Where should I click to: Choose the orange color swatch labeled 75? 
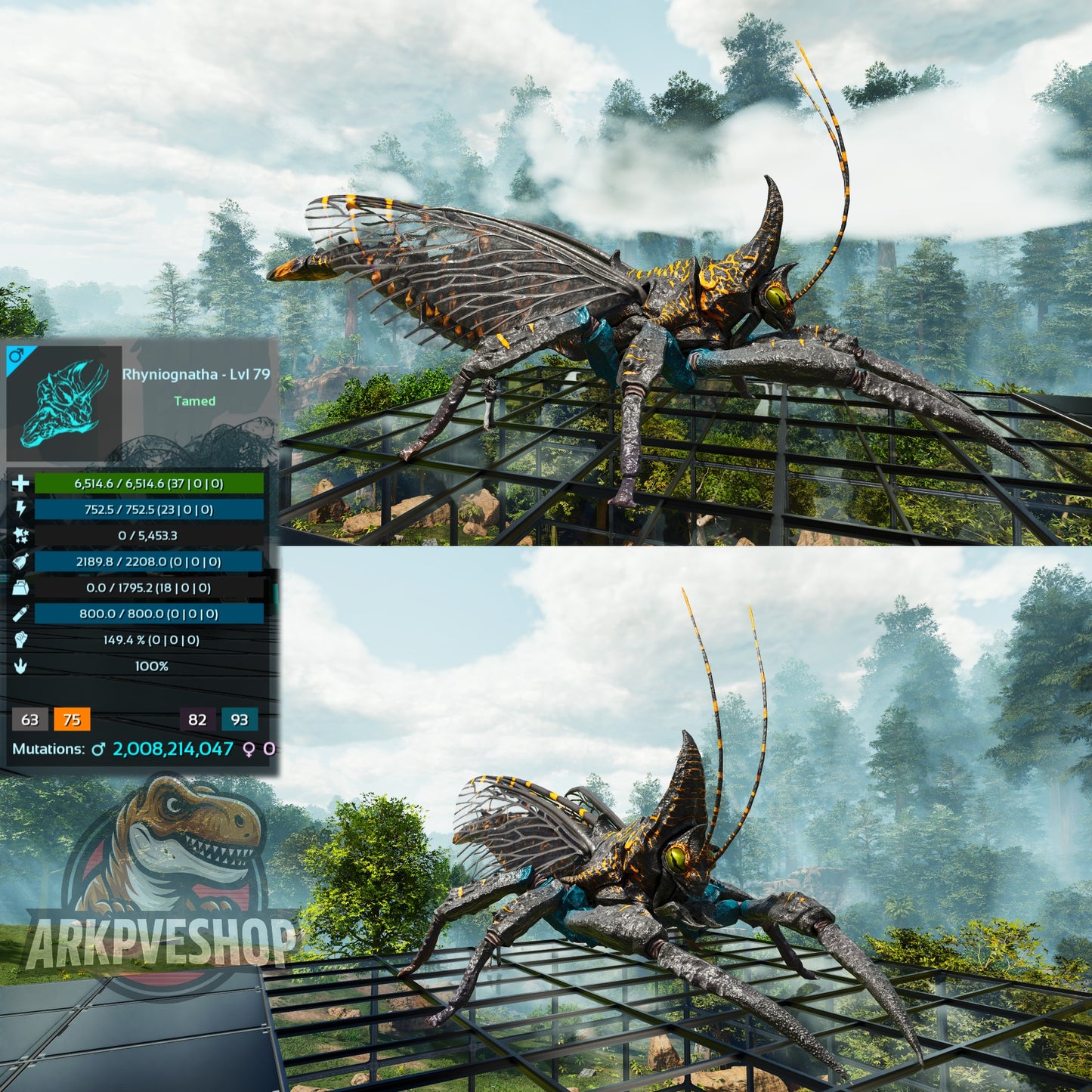coord(72,719)
